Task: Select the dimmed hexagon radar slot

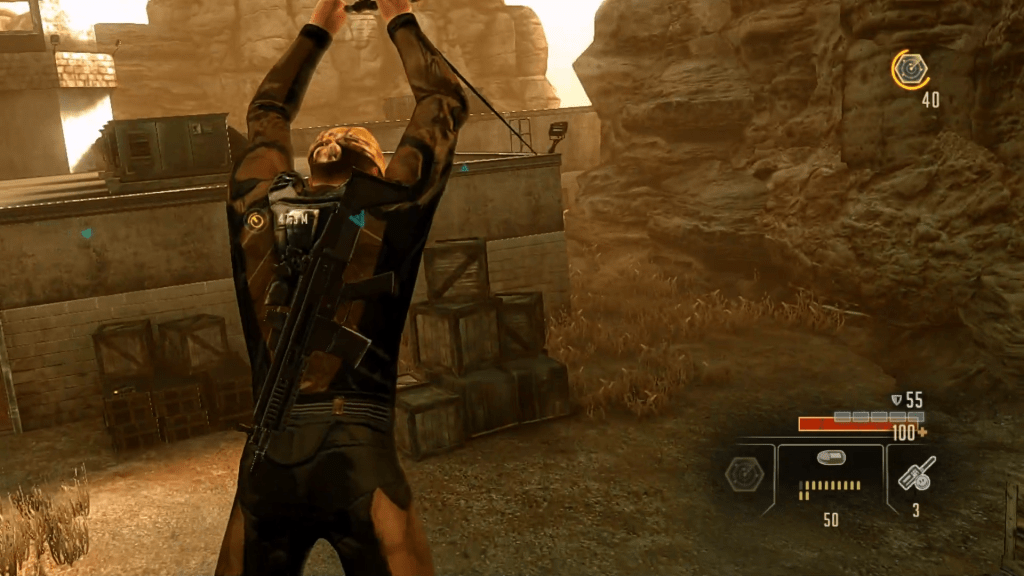Action: point(745,476)
